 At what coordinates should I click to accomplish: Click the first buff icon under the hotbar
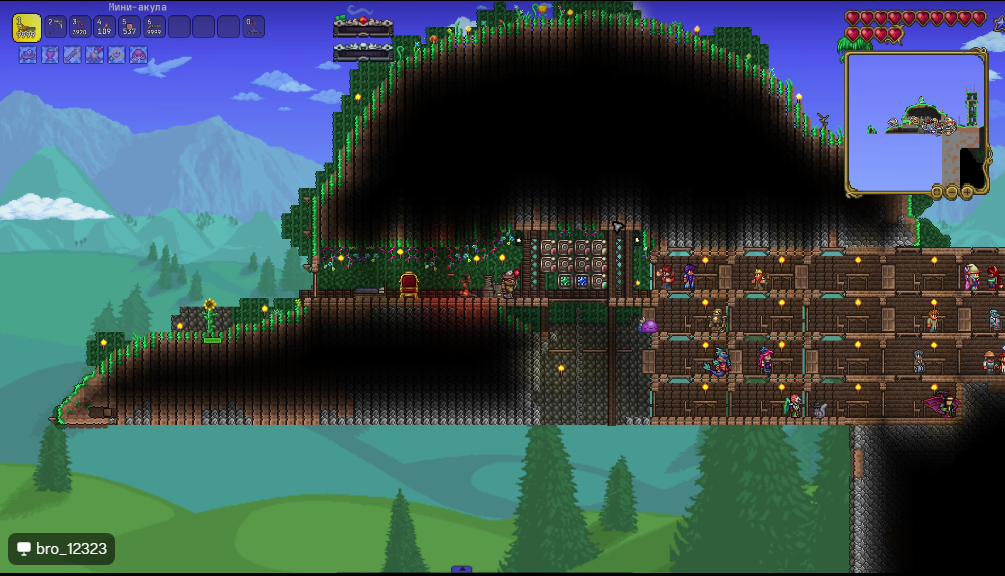pyautogui.click(x=27, y=55)
